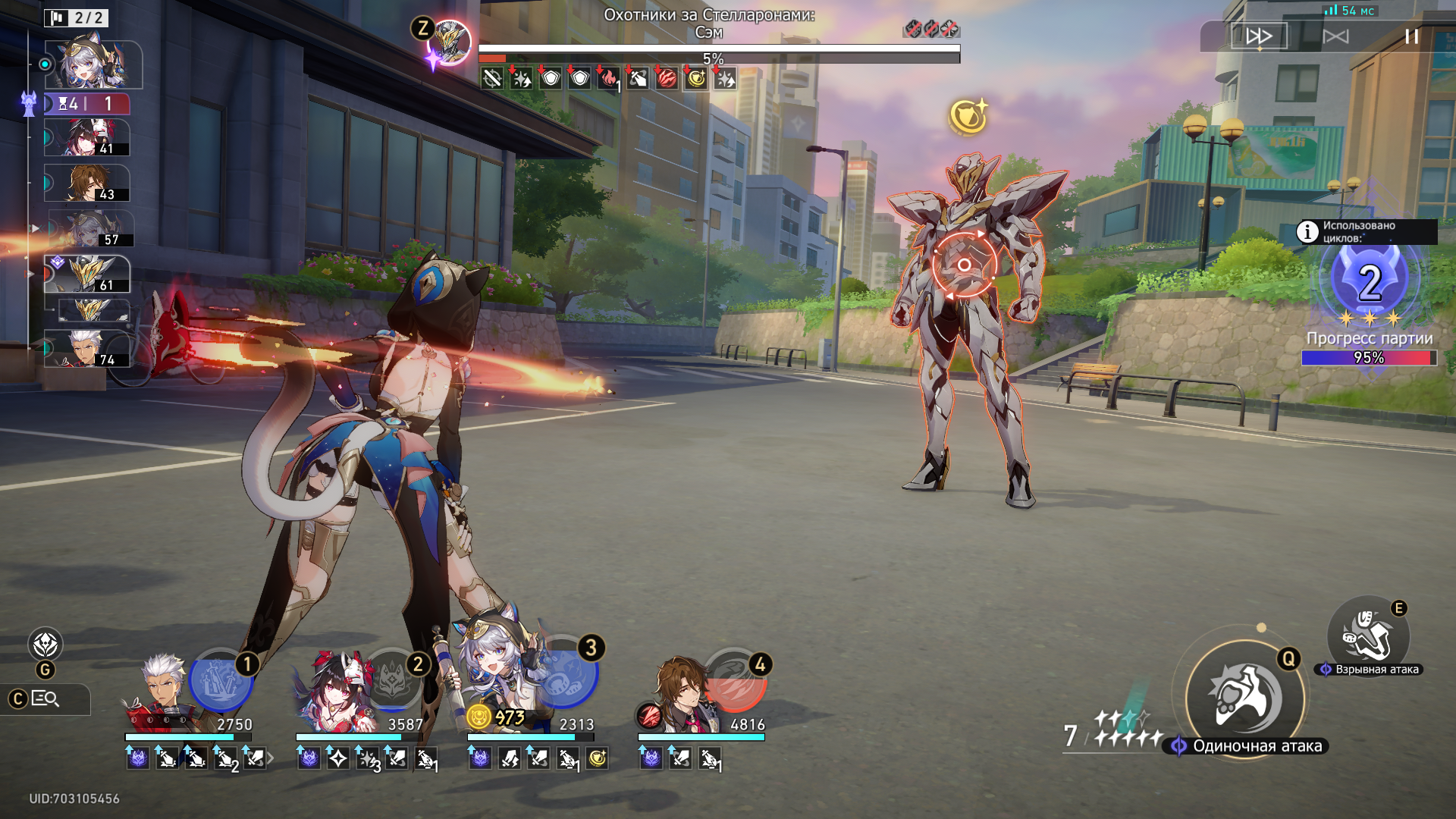The image size is (1456, 819).
Task: Select the brown-haired man's turn order card
Action: point(88,184)
